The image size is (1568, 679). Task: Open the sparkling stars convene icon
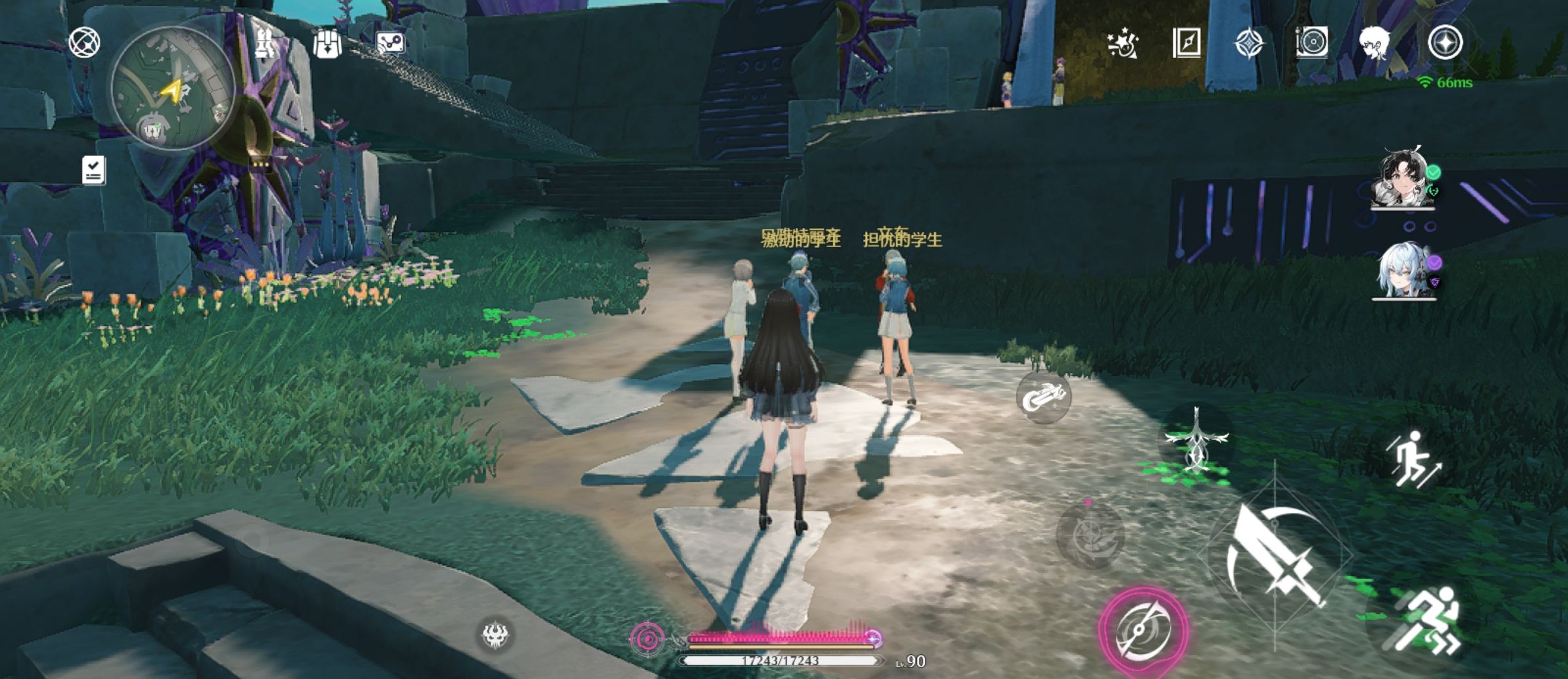coord(1123,44)
